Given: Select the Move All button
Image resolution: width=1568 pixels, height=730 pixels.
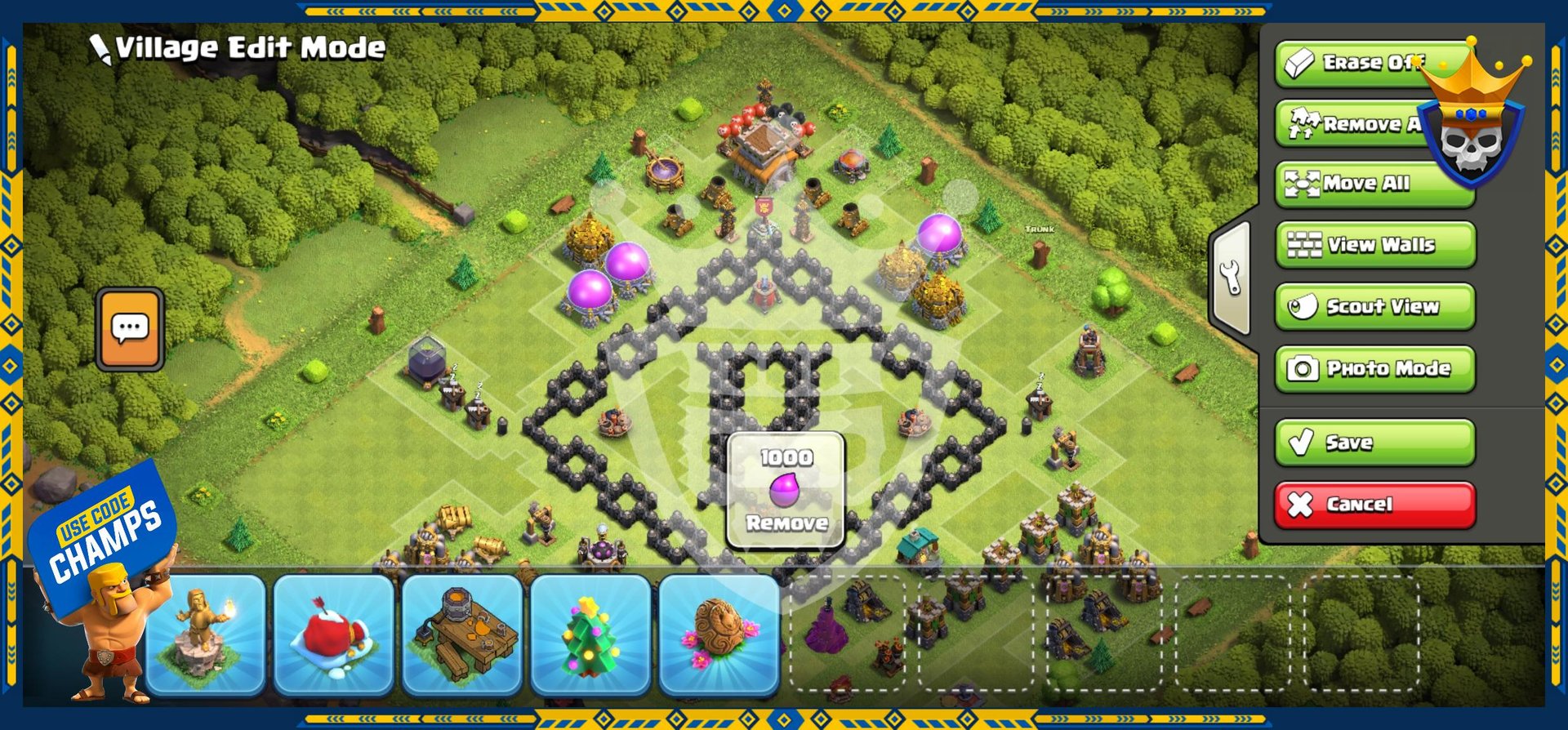Looking at the screenshot, I should tap(1374, 184).
